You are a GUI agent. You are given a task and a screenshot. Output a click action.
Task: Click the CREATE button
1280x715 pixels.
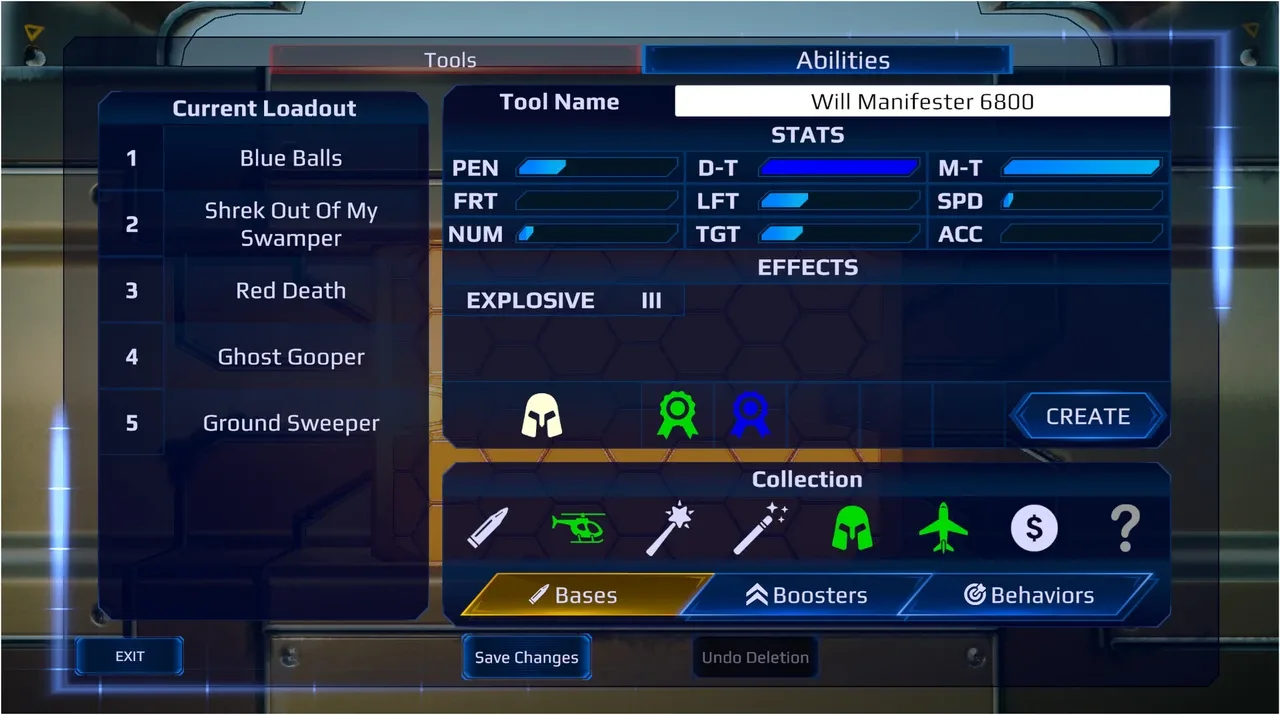pyautogui.click(x=1087, y=416)
